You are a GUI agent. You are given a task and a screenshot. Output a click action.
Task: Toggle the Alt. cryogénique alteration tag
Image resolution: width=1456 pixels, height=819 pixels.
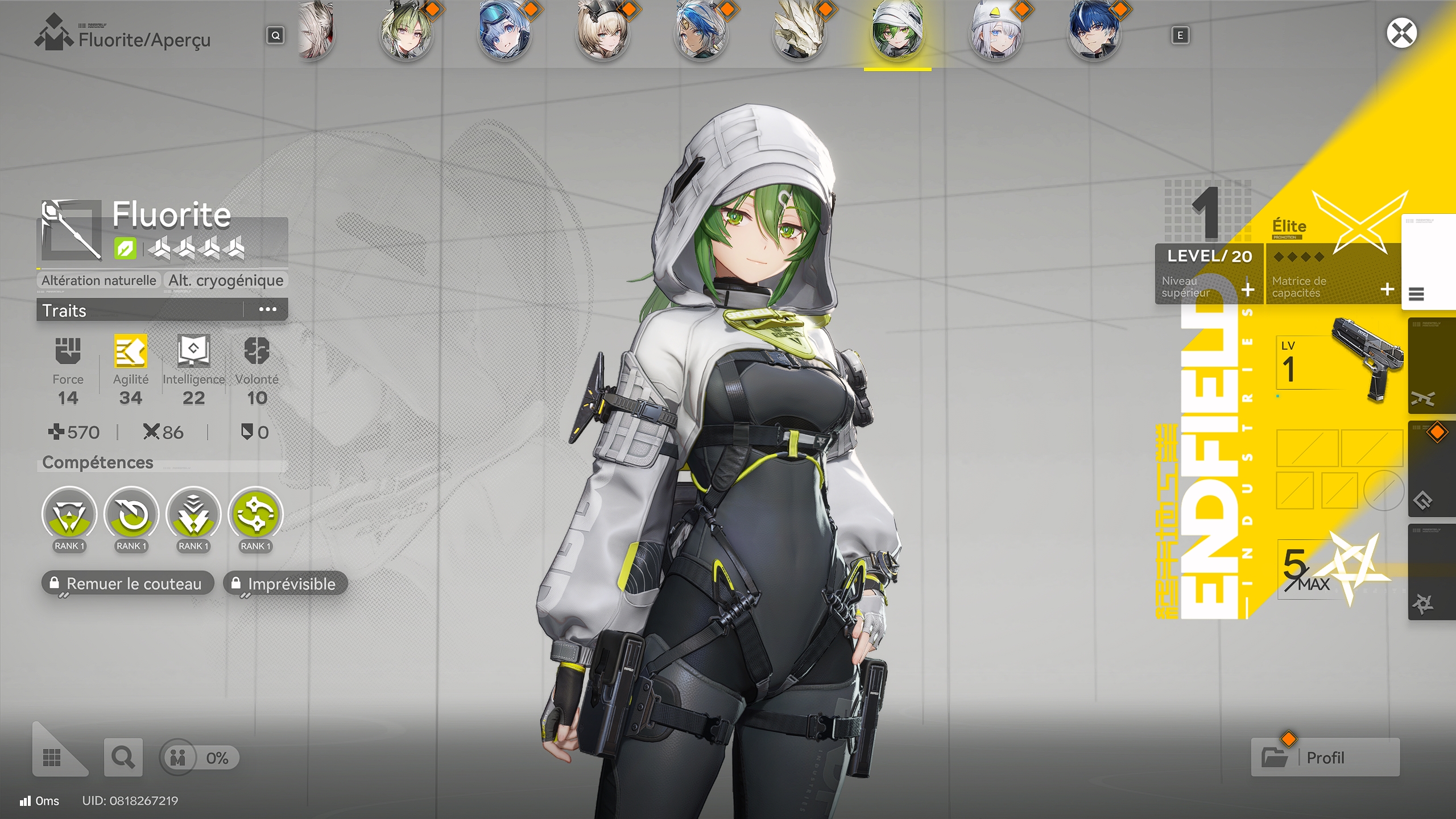225,280
